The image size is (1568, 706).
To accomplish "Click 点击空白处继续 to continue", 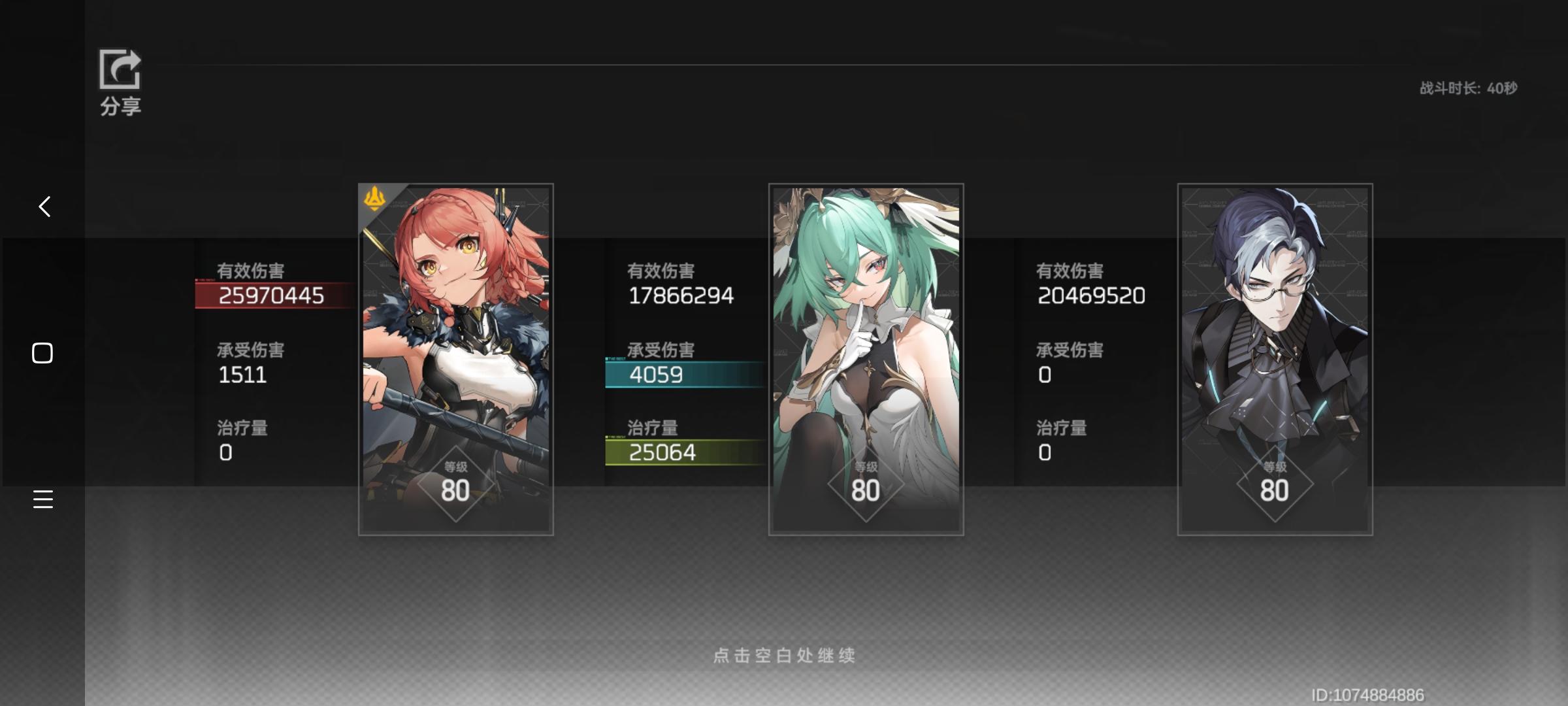I will [785, 656].
